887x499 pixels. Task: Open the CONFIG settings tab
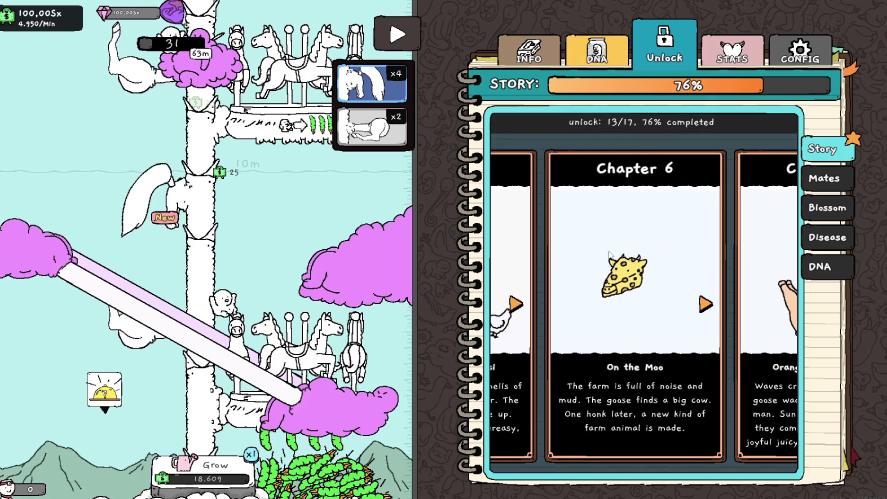tap(800, 52)
